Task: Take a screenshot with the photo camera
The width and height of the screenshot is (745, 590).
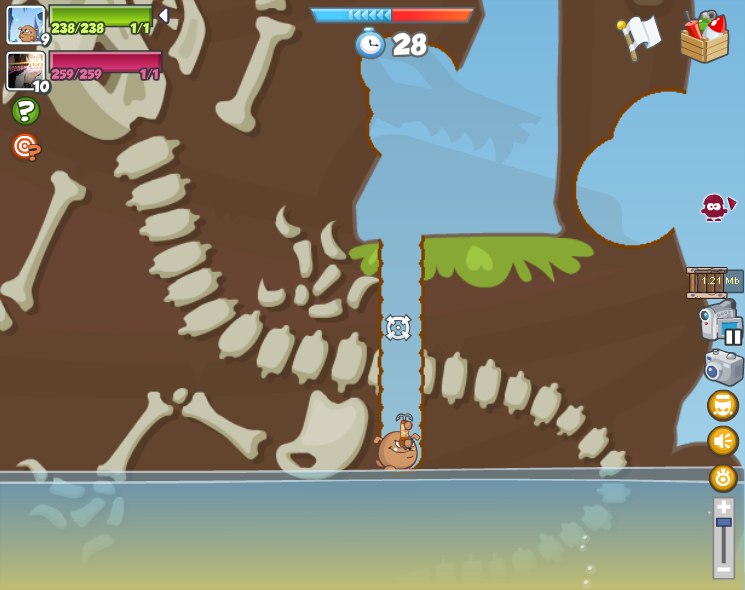Action: tap(723, 367)
